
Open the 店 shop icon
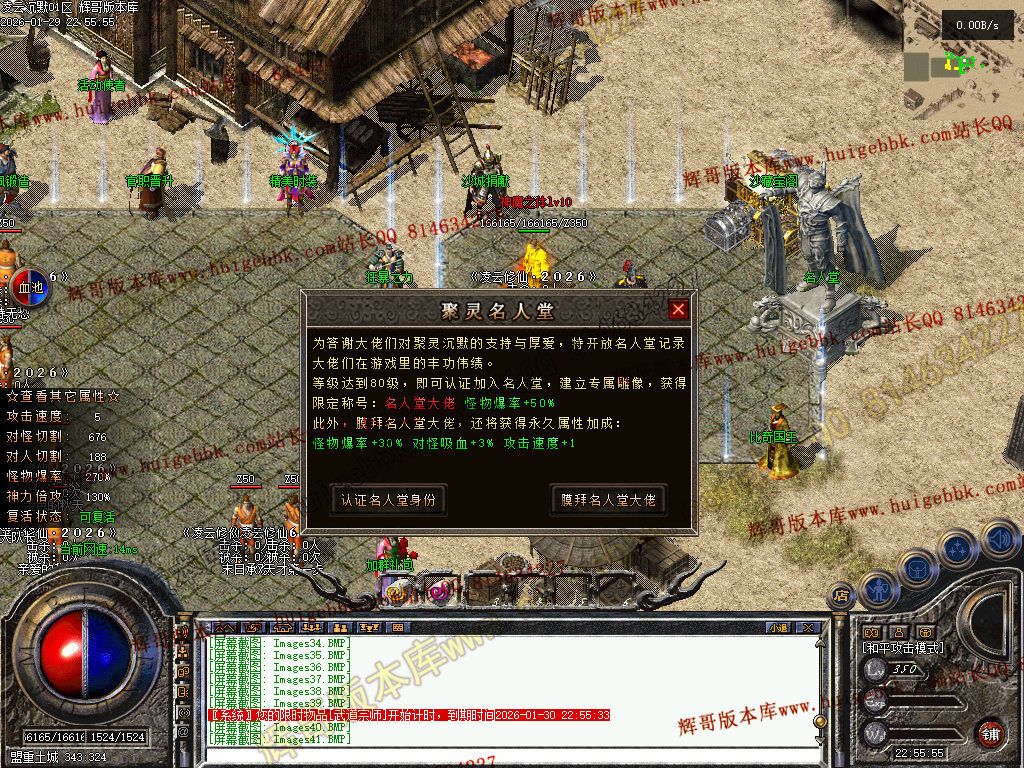(x=839, y=597)
